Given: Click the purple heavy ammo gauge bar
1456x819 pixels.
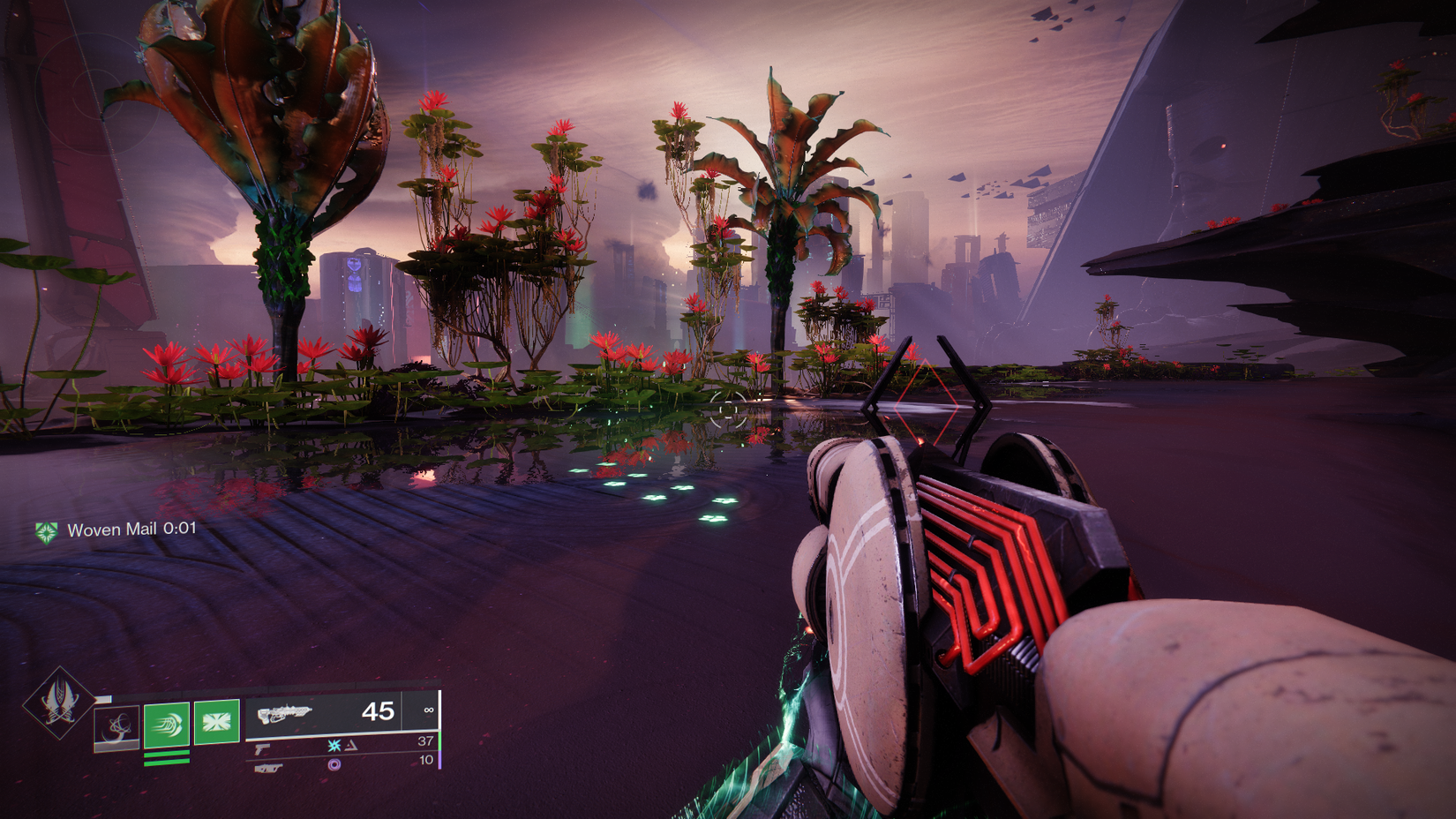Looking at the screenshot, I should [x=439, y=762].
